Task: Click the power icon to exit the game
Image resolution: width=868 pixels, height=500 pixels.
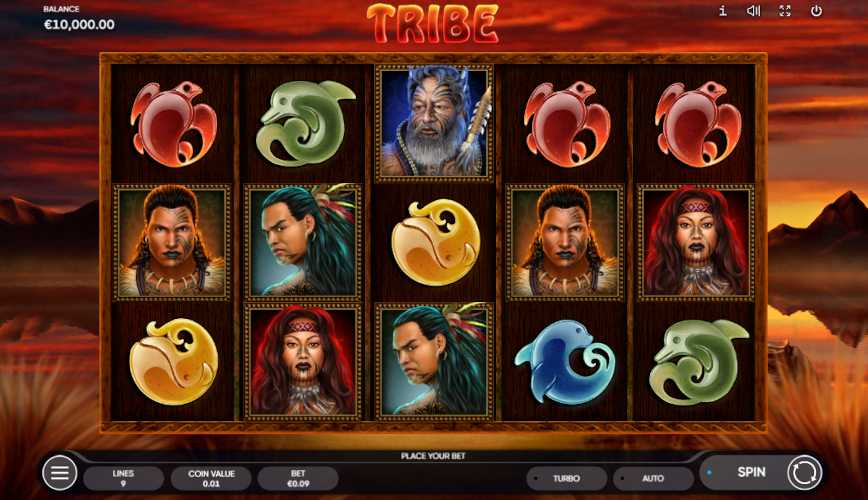Action: [x=816, y=11]
